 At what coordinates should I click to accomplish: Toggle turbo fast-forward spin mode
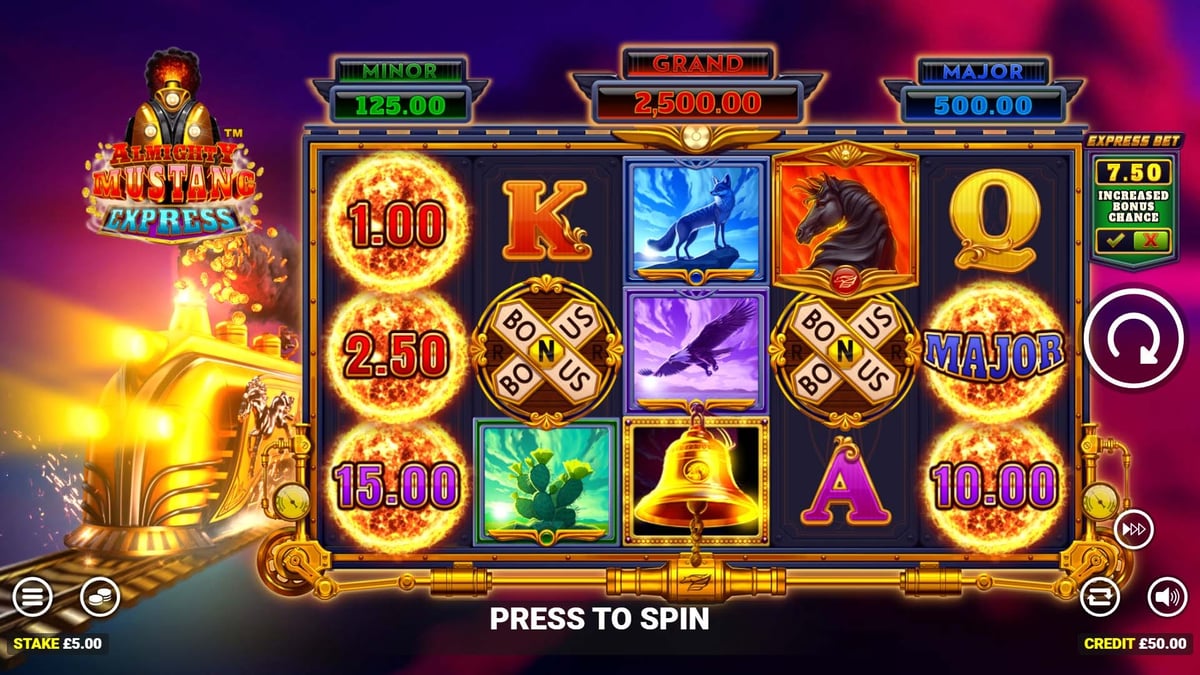(1131, 530)
